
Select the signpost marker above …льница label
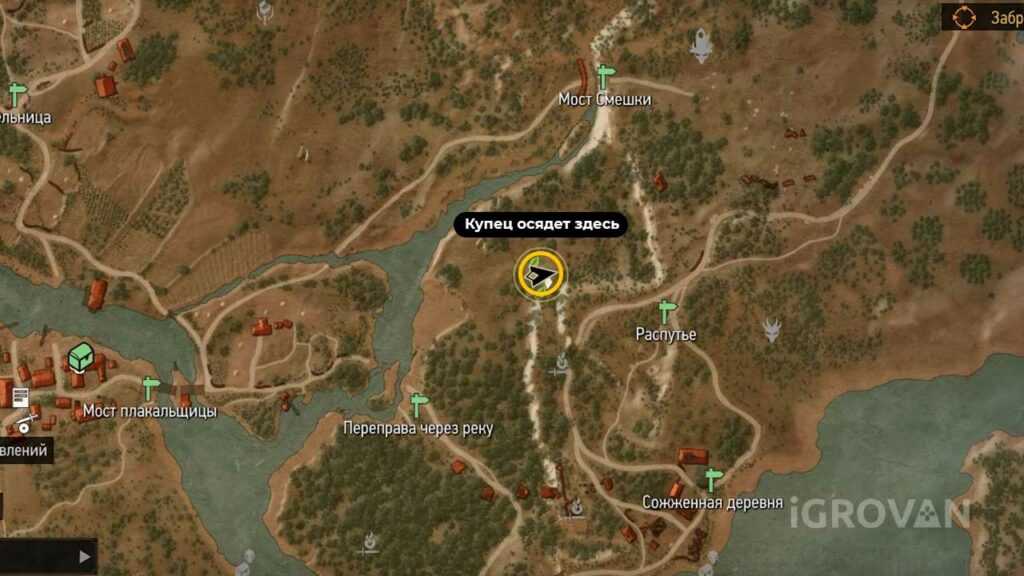(x=17, y=94)
